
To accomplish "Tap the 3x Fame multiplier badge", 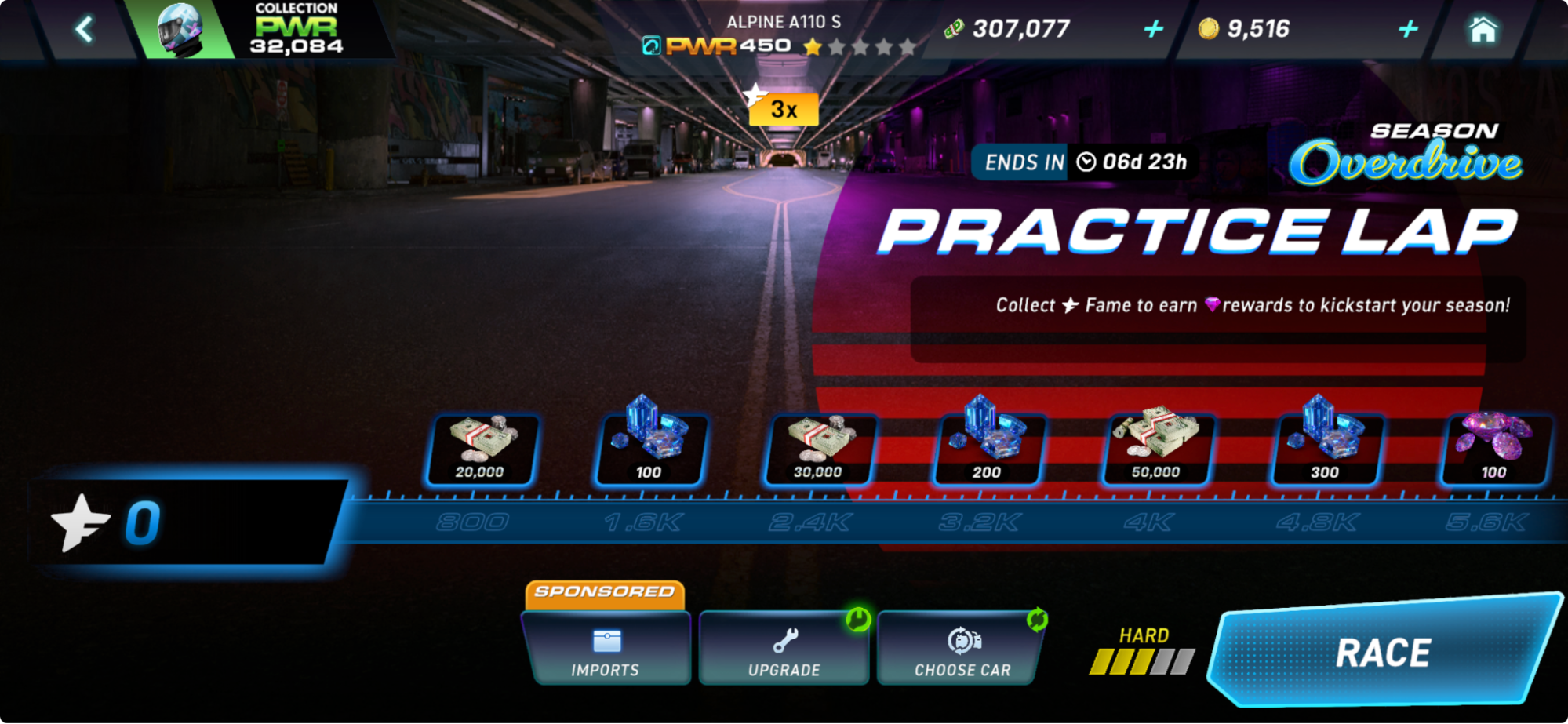I will [782, 108].
